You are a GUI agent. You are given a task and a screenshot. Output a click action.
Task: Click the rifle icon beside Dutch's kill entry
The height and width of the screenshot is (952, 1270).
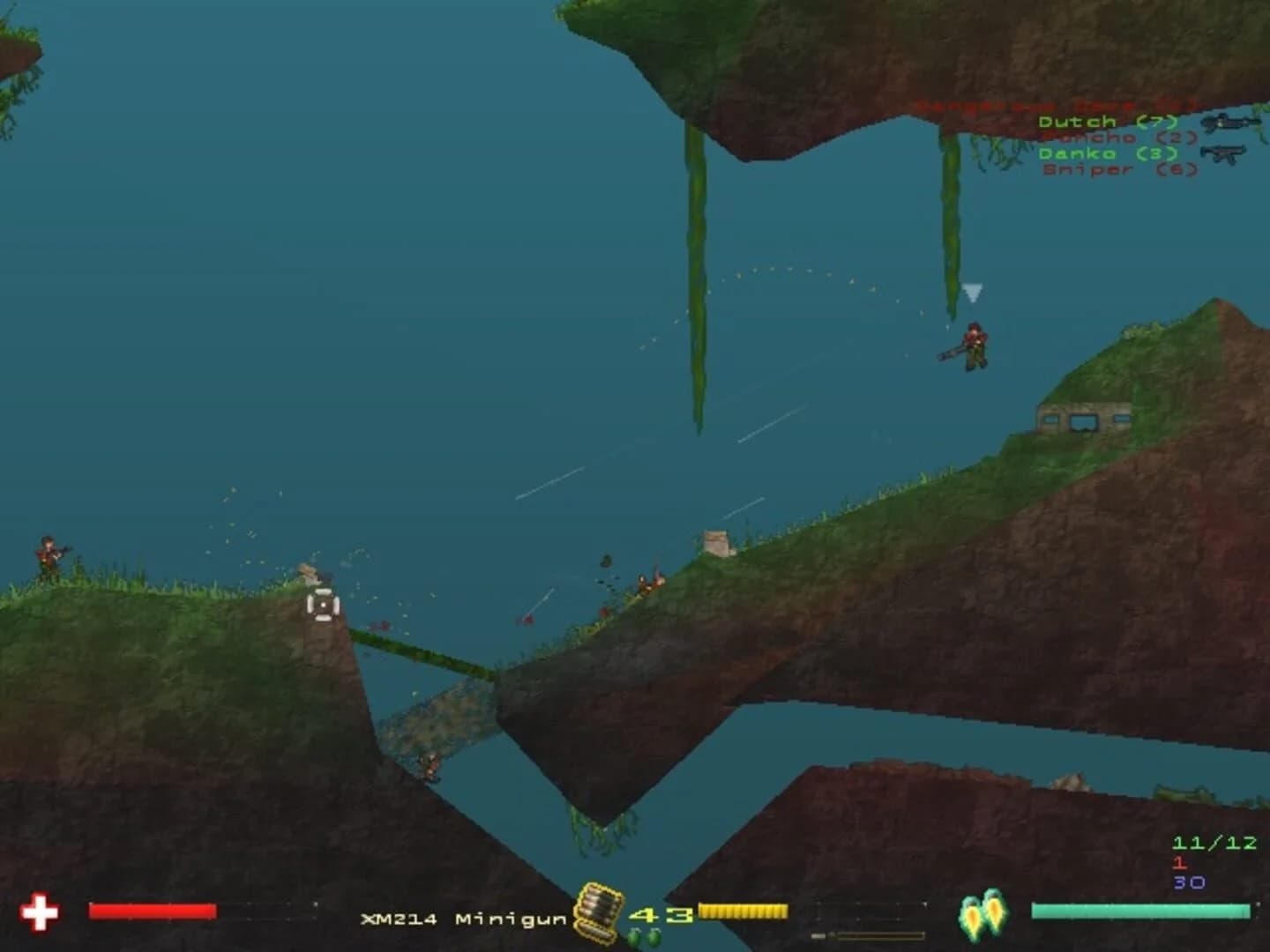click(x=1231, y=122)
